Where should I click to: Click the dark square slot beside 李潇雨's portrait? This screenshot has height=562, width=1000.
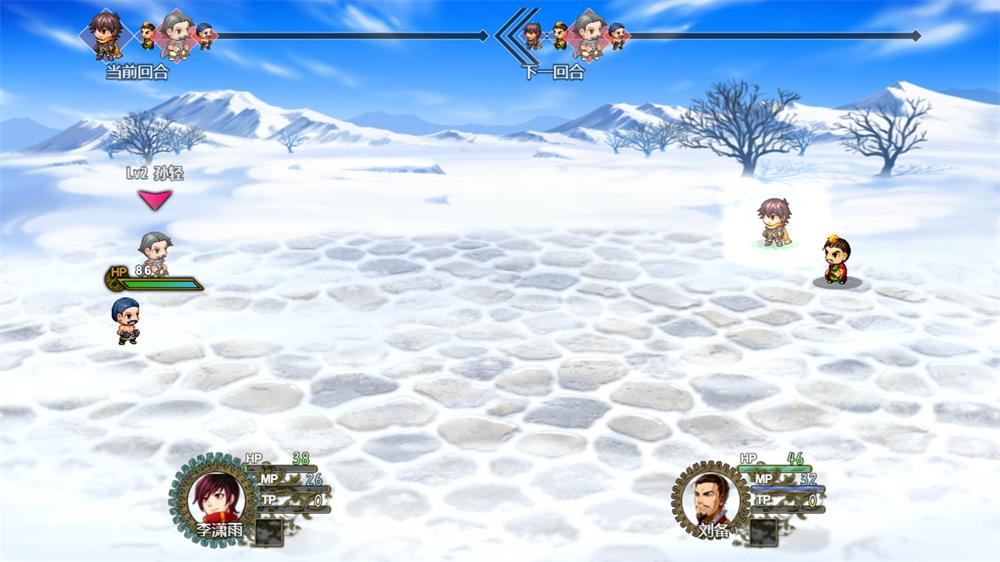coord(268,532)
